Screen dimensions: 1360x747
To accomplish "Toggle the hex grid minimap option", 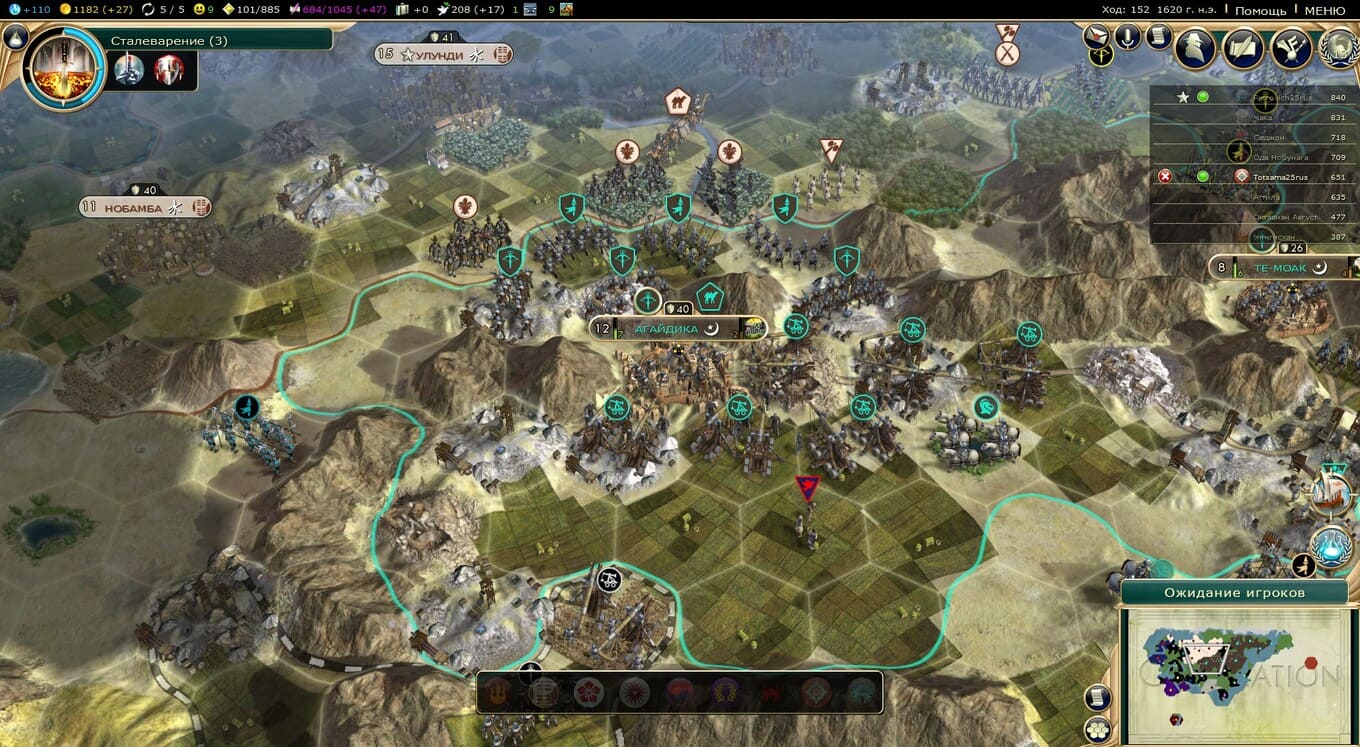I will 1098,730.
